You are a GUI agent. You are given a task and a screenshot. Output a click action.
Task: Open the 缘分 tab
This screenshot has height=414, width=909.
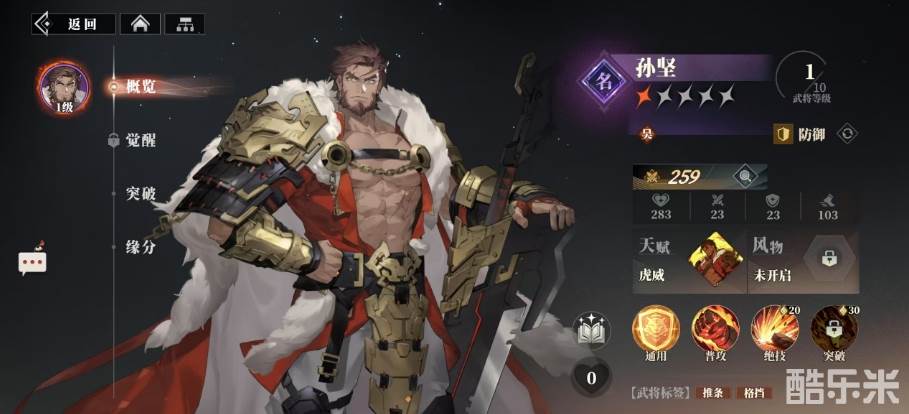point(140,246)
